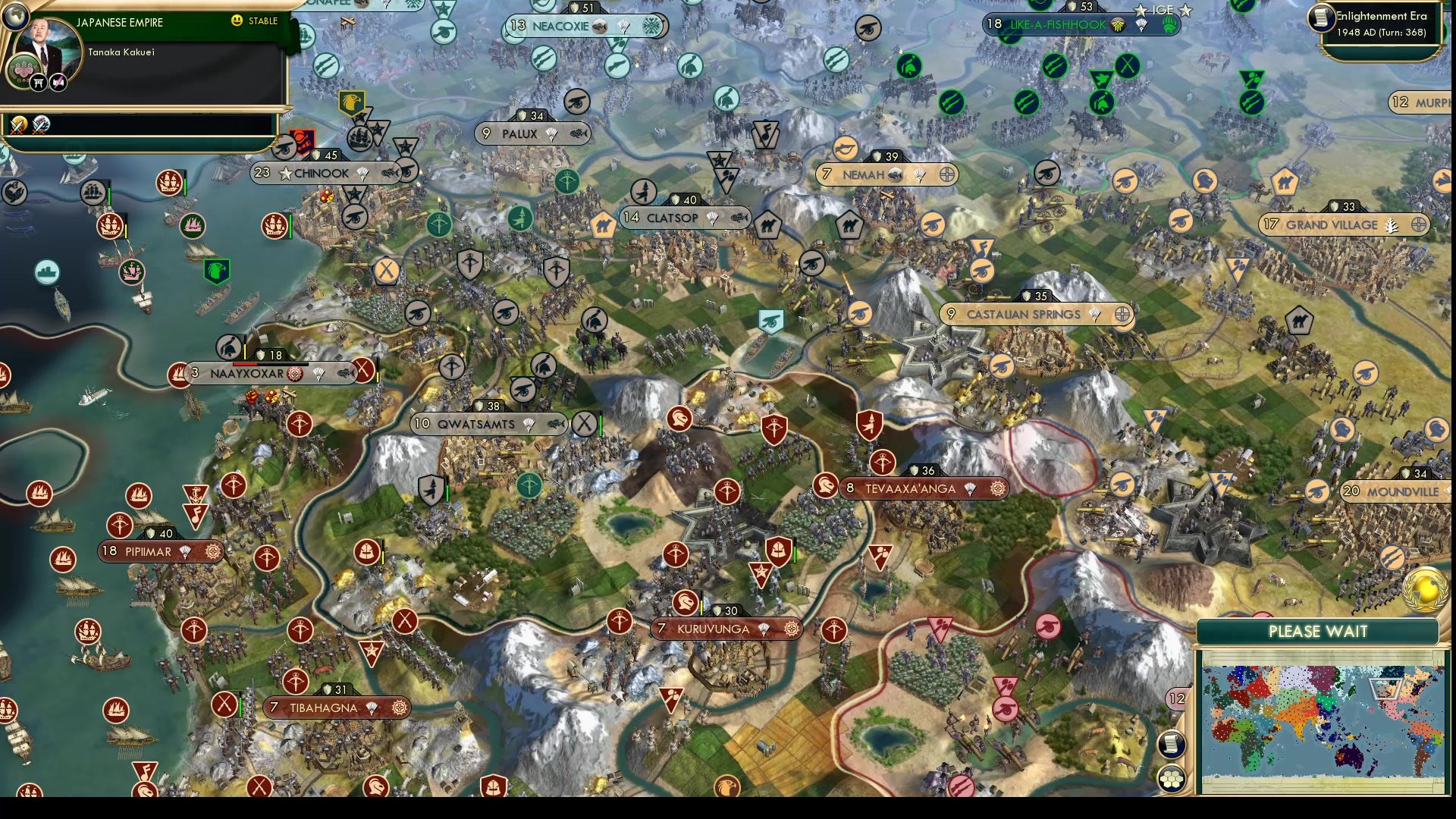Click the happiness smiley beside STABLE
Image resolution: width=1456 pixels, height=819 pixels.
tap(237, 20)
